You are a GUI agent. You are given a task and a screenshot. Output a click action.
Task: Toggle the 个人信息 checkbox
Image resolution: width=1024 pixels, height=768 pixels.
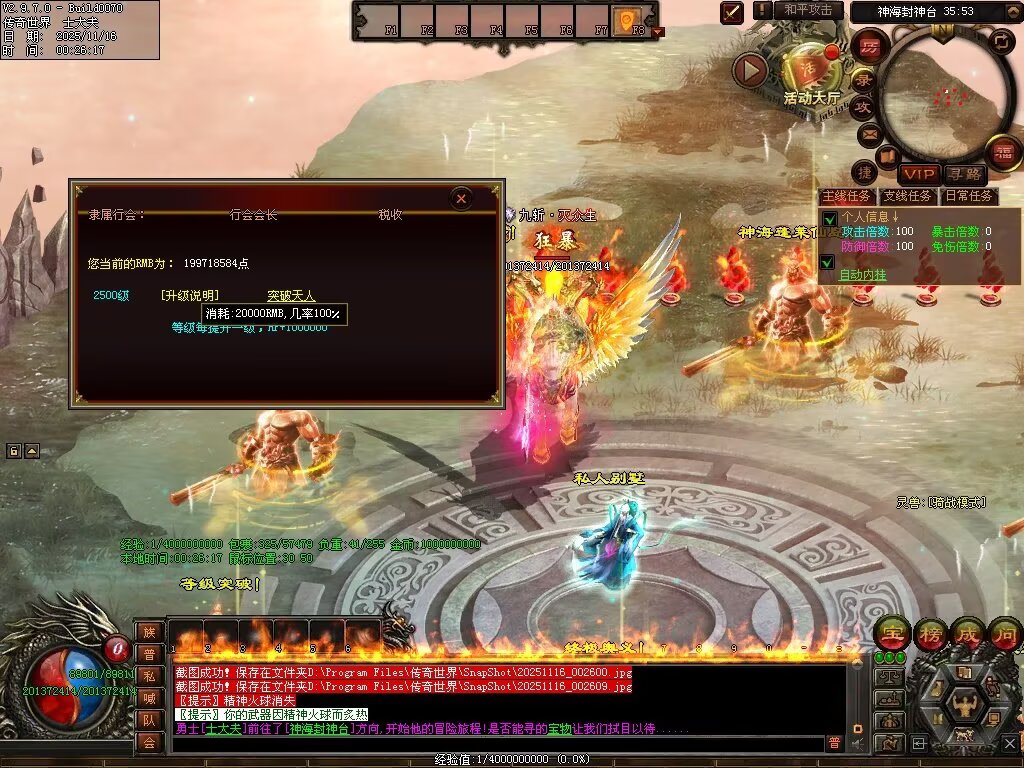828,218
